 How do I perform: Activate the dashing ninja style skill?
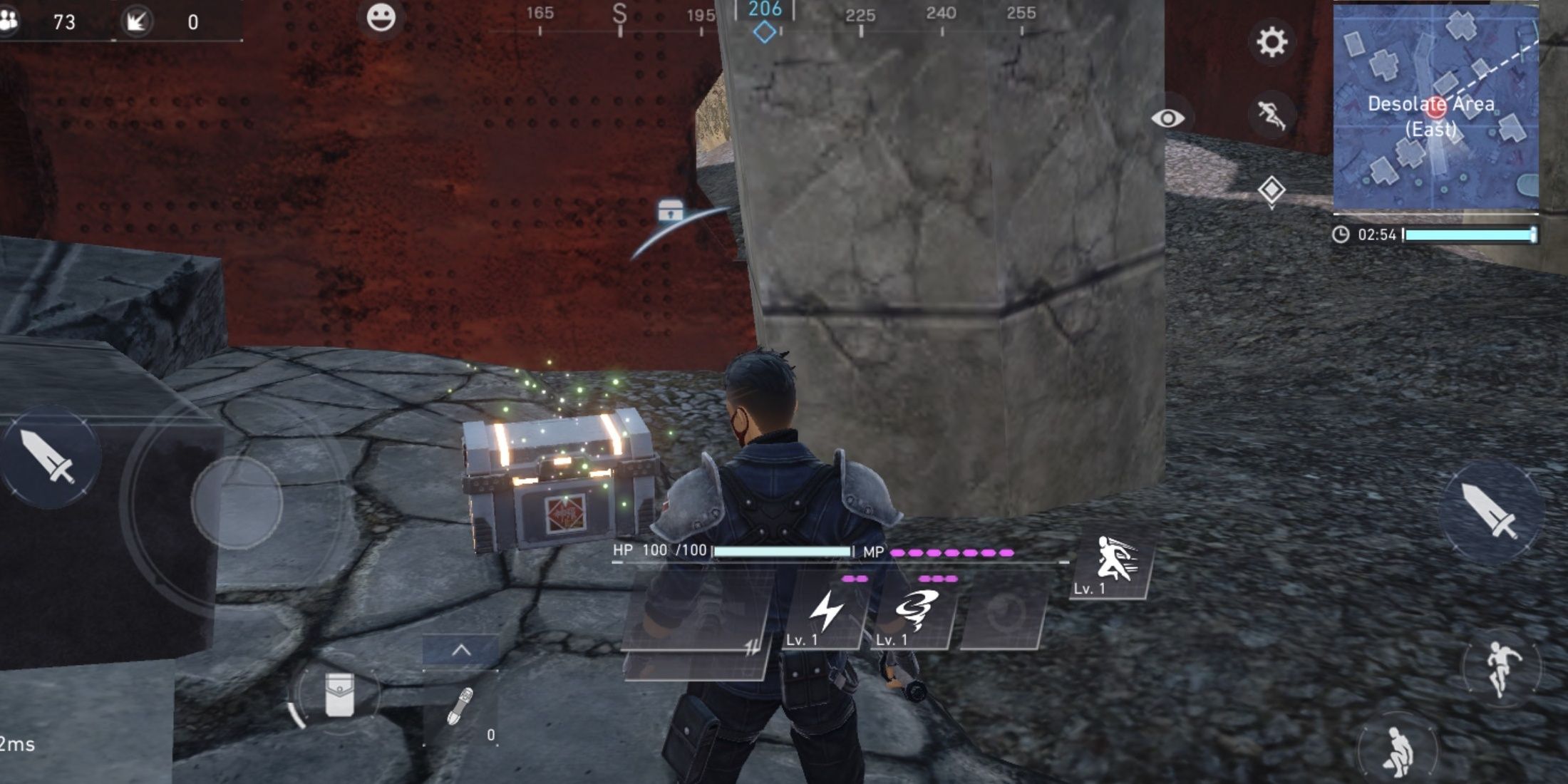(x=1113, y=564)
